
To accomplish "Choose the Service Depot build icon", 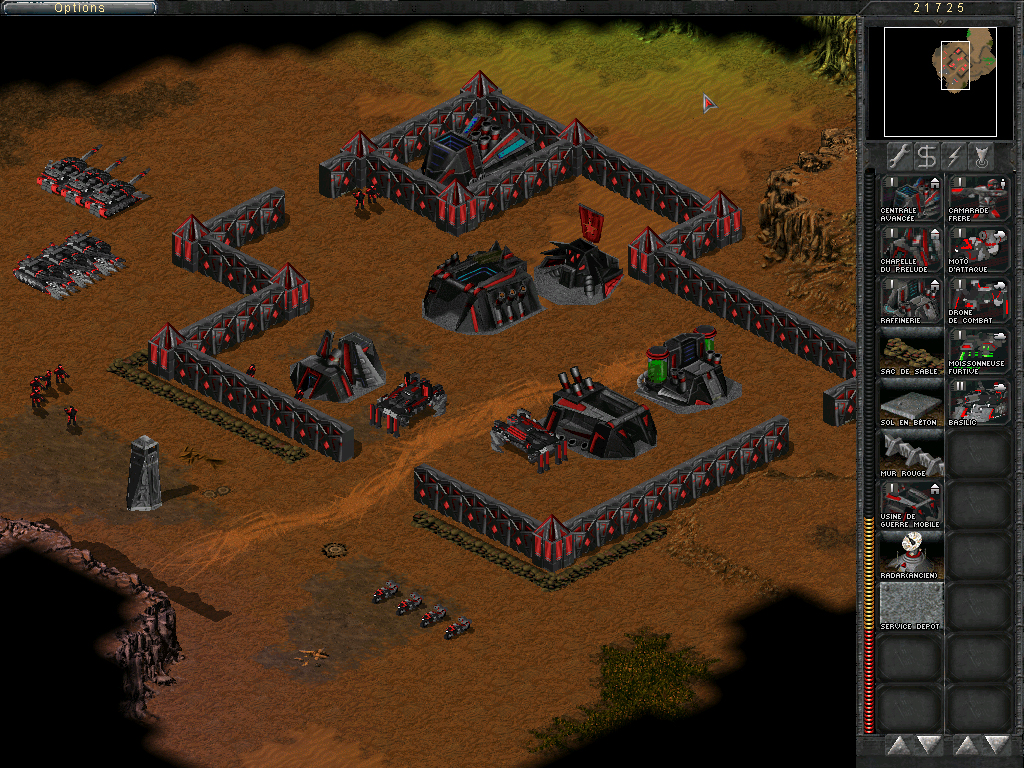I will point(911,606).
